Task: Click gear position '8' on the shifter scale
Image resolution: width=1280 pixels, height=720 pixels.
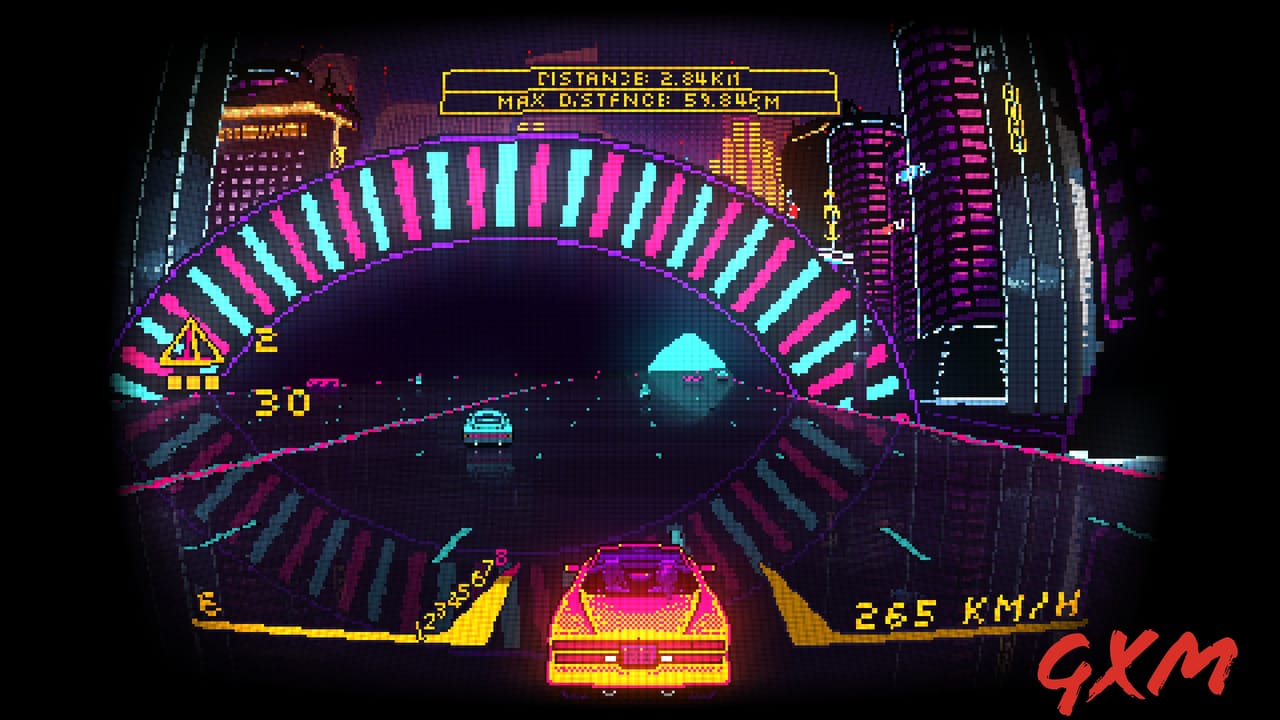Action: [x=501, y=556]
